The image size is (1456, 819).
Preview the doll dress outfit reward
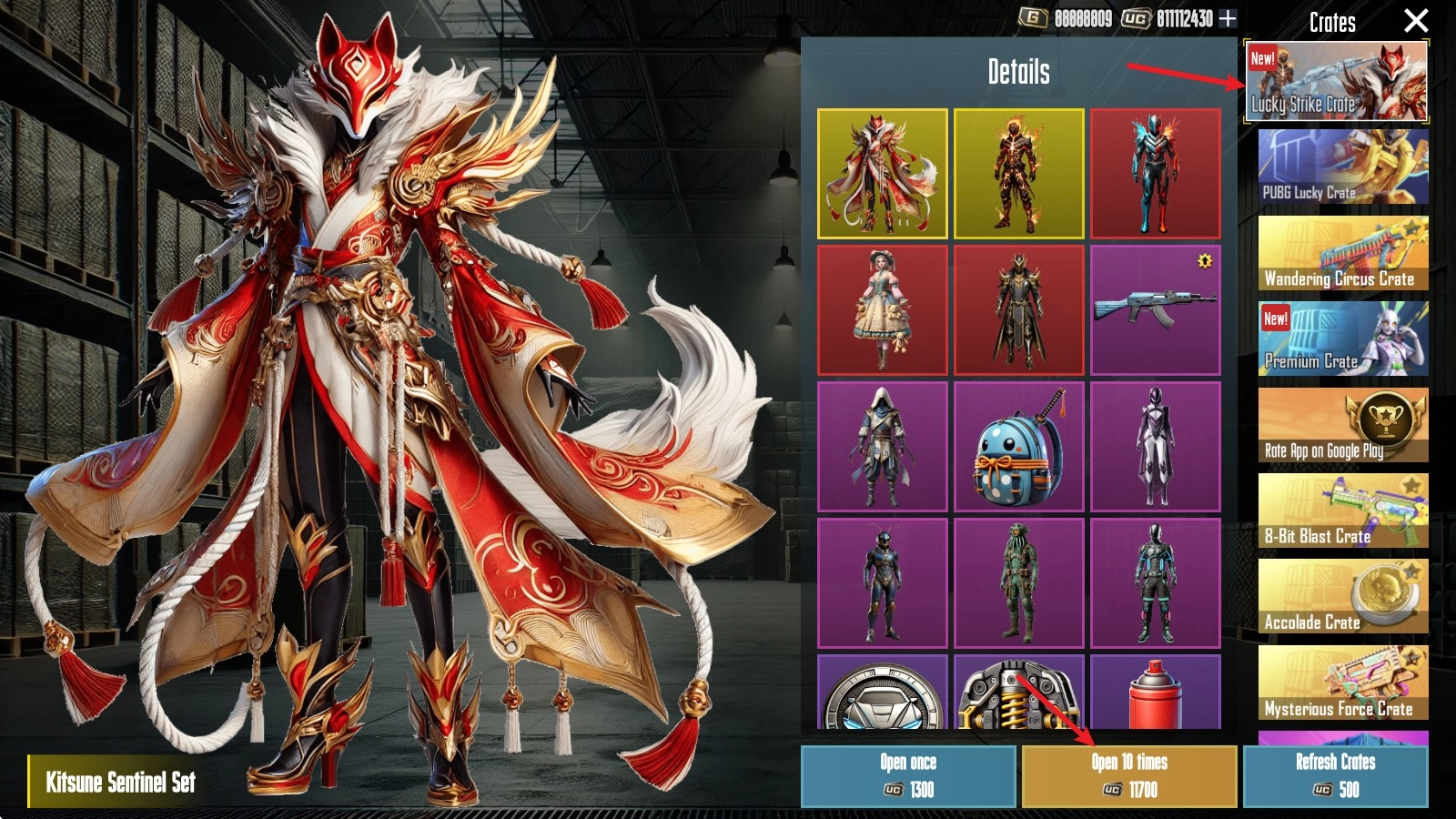click(882, 309)
